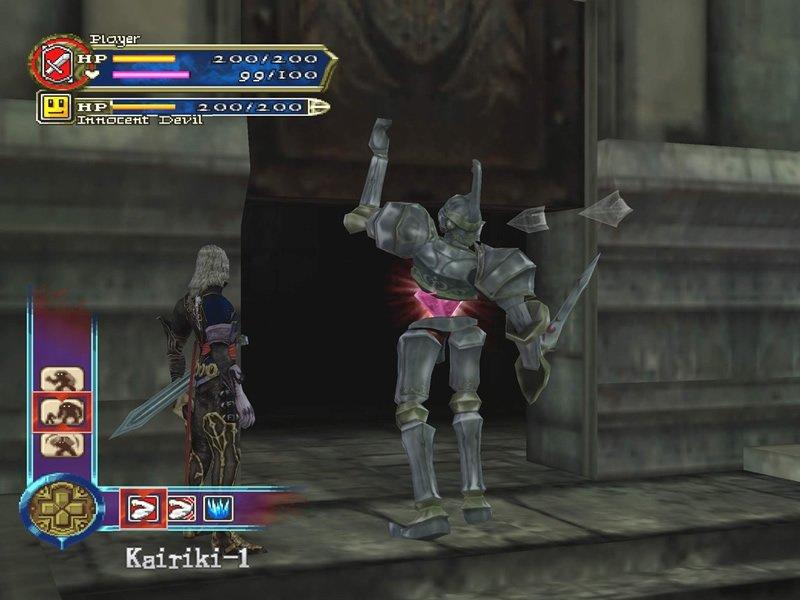Click the golden D-pad emblem
Screen dimensions: 800x600
[61, 506]
